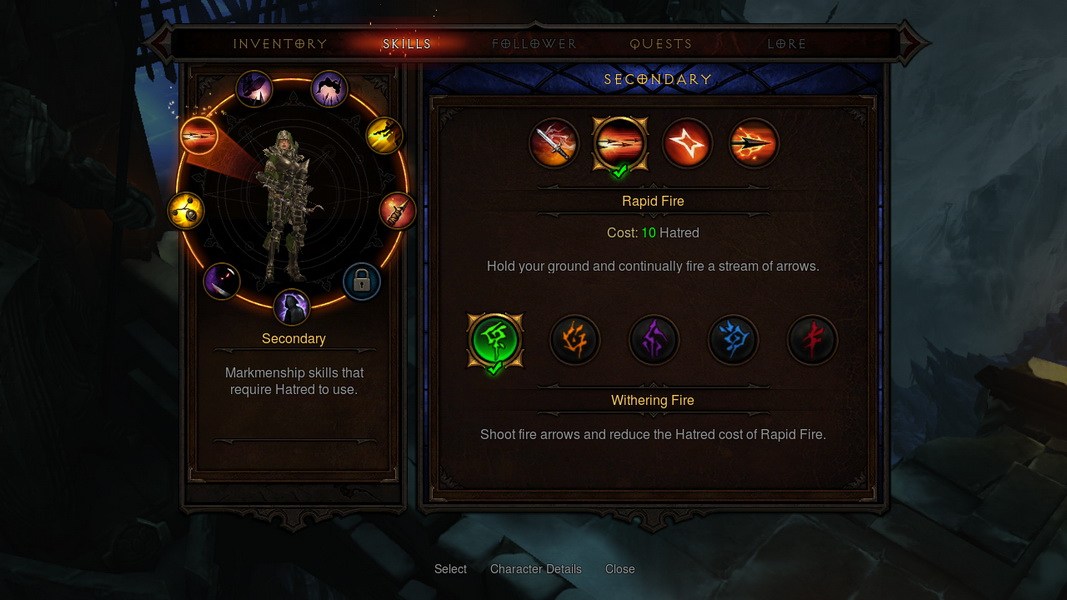
Task: Open the purple blade slot on skill wheel
Action: (221, 281)
